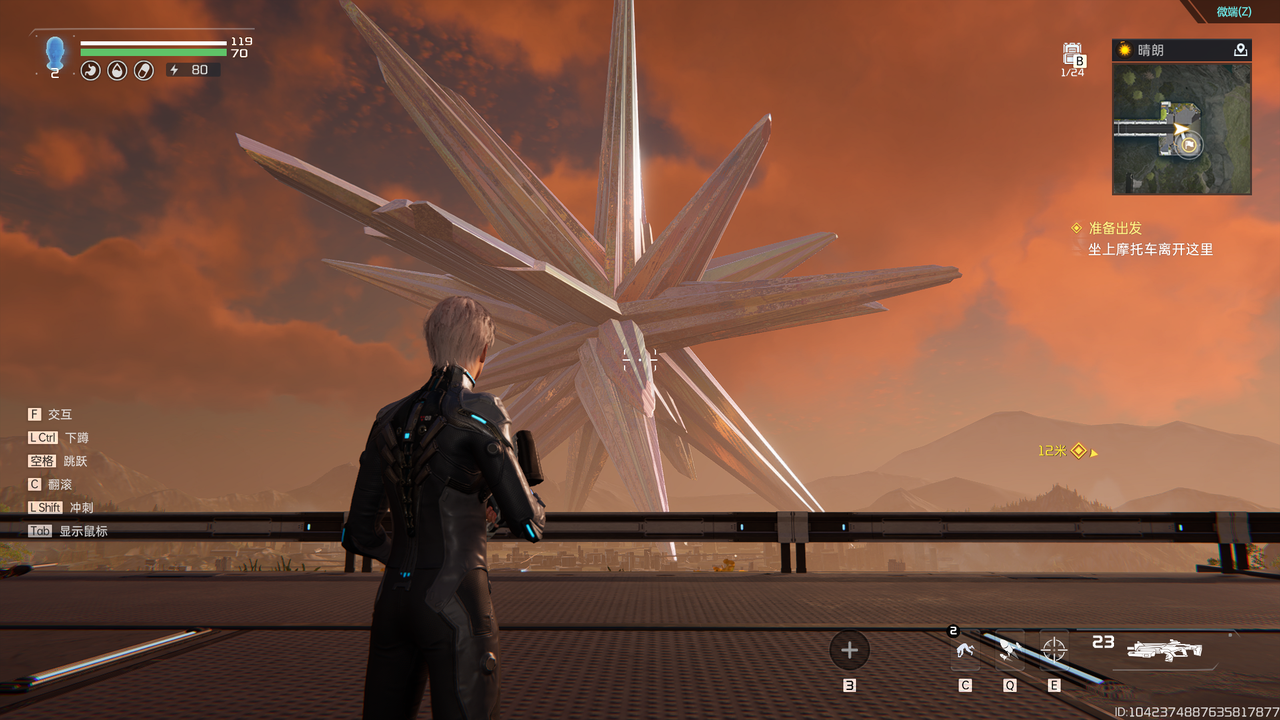Click the 微端 button in the corner
Image resolution: width=1280 pixels, height=720 pixels.
(x=1233, y=12)
